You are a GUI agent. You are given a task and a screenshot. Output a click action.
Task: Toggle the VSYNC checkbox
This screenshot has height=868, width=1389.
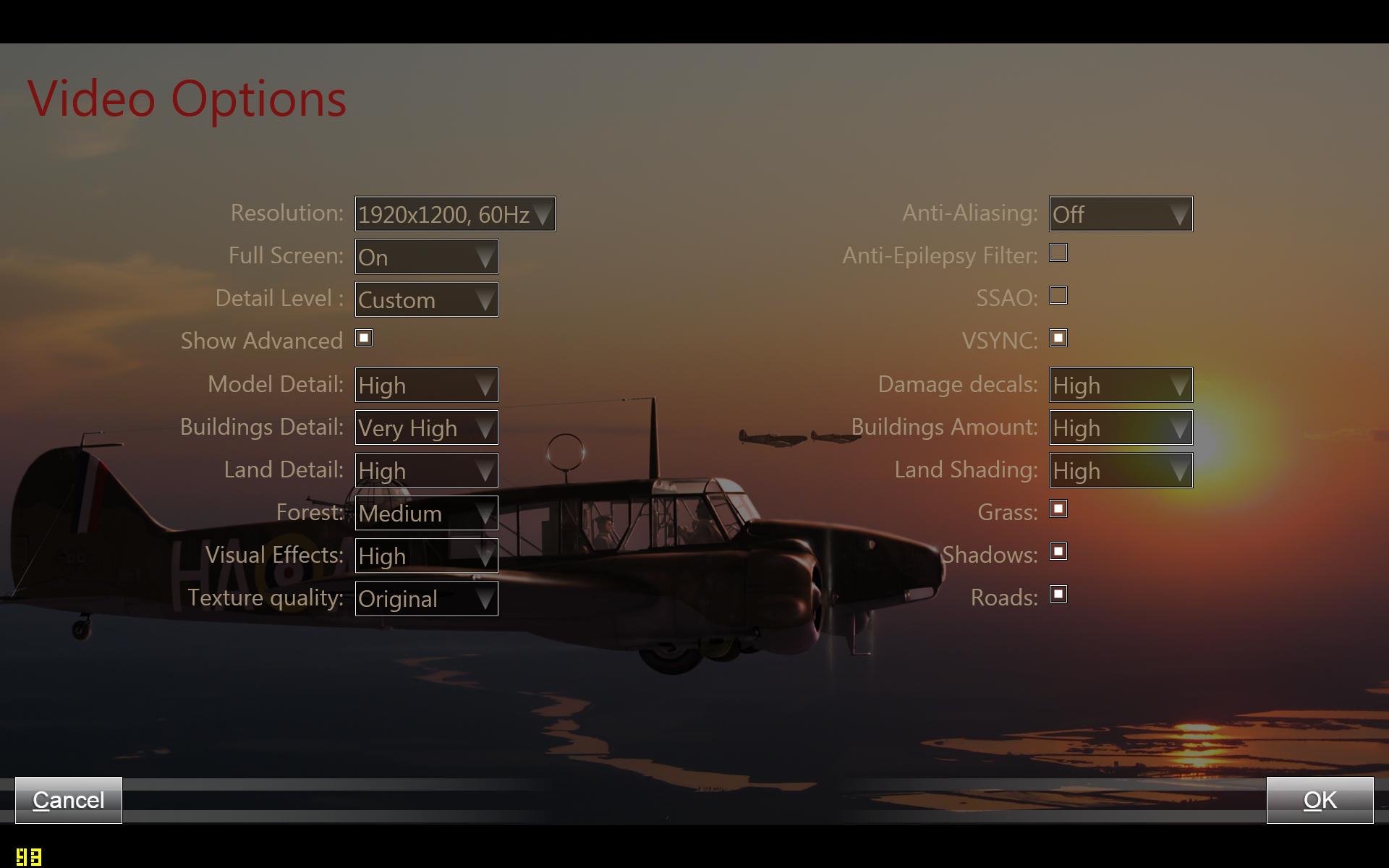click(x=1058, y=339)
